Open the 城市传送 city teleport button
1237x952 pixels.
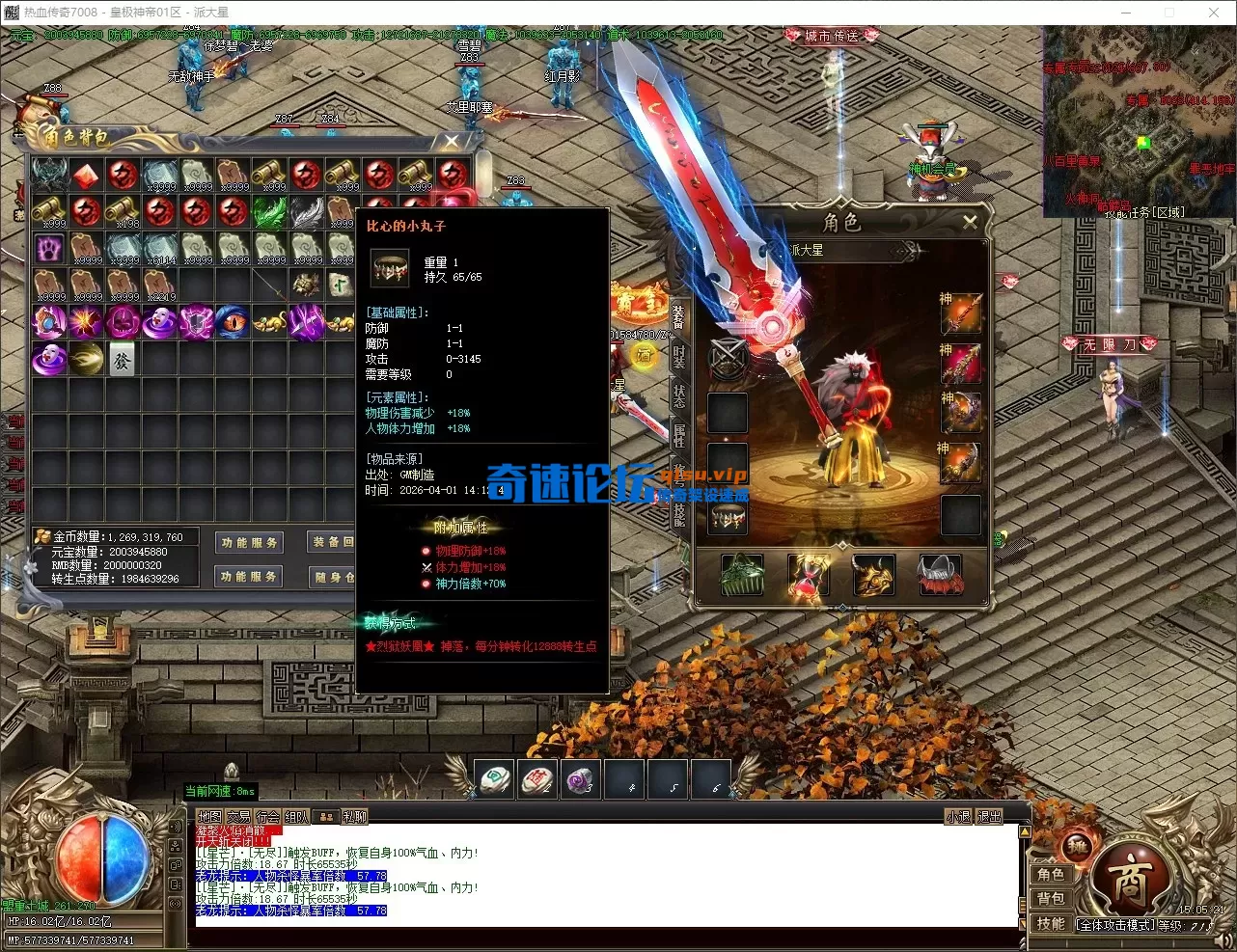pos(832,36)
